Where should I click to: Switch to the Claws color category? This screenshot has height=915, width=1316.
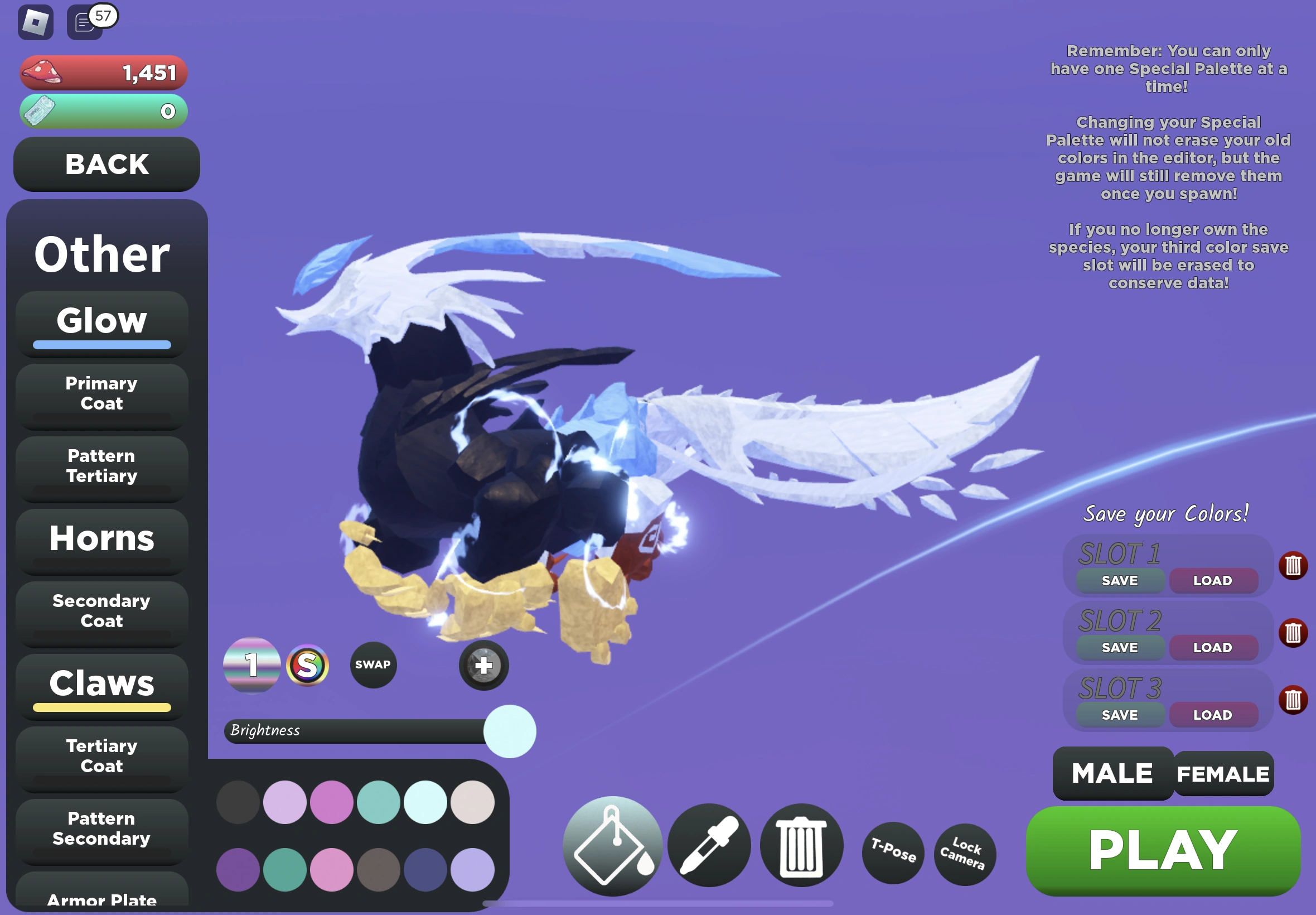point(101,683)
